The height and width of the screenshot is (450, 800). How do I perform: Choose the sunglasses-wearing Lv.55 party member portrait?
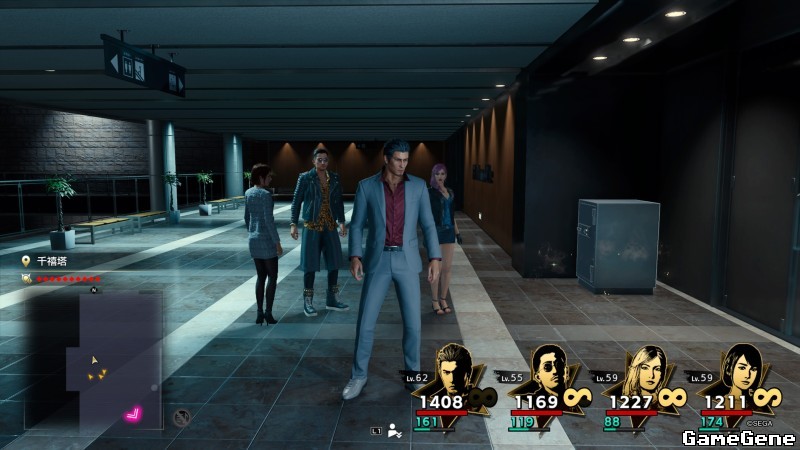pos(548,371)
